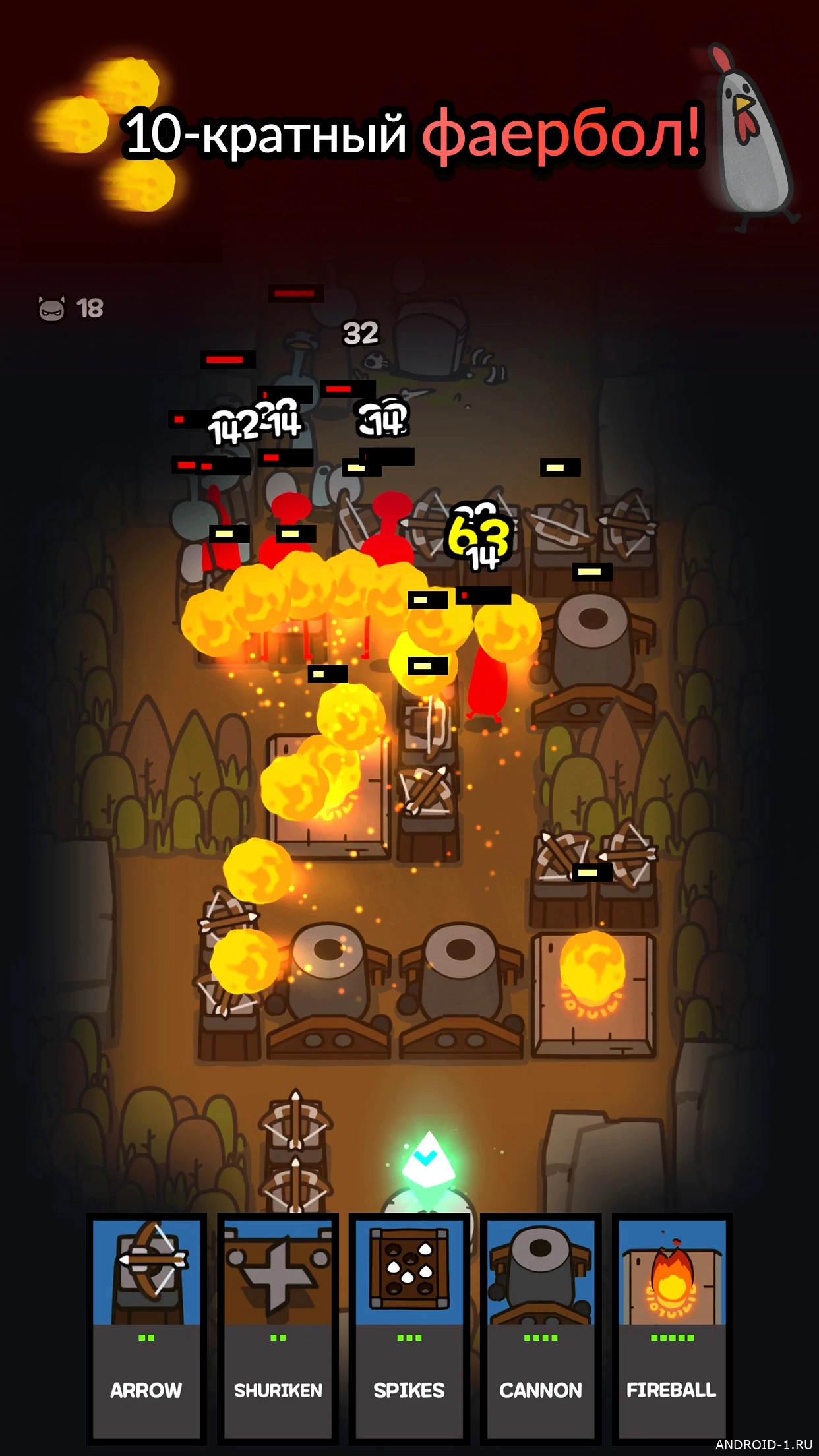Choose the Fireball tower card
819x1456 pixels.
pos(671,1327)
